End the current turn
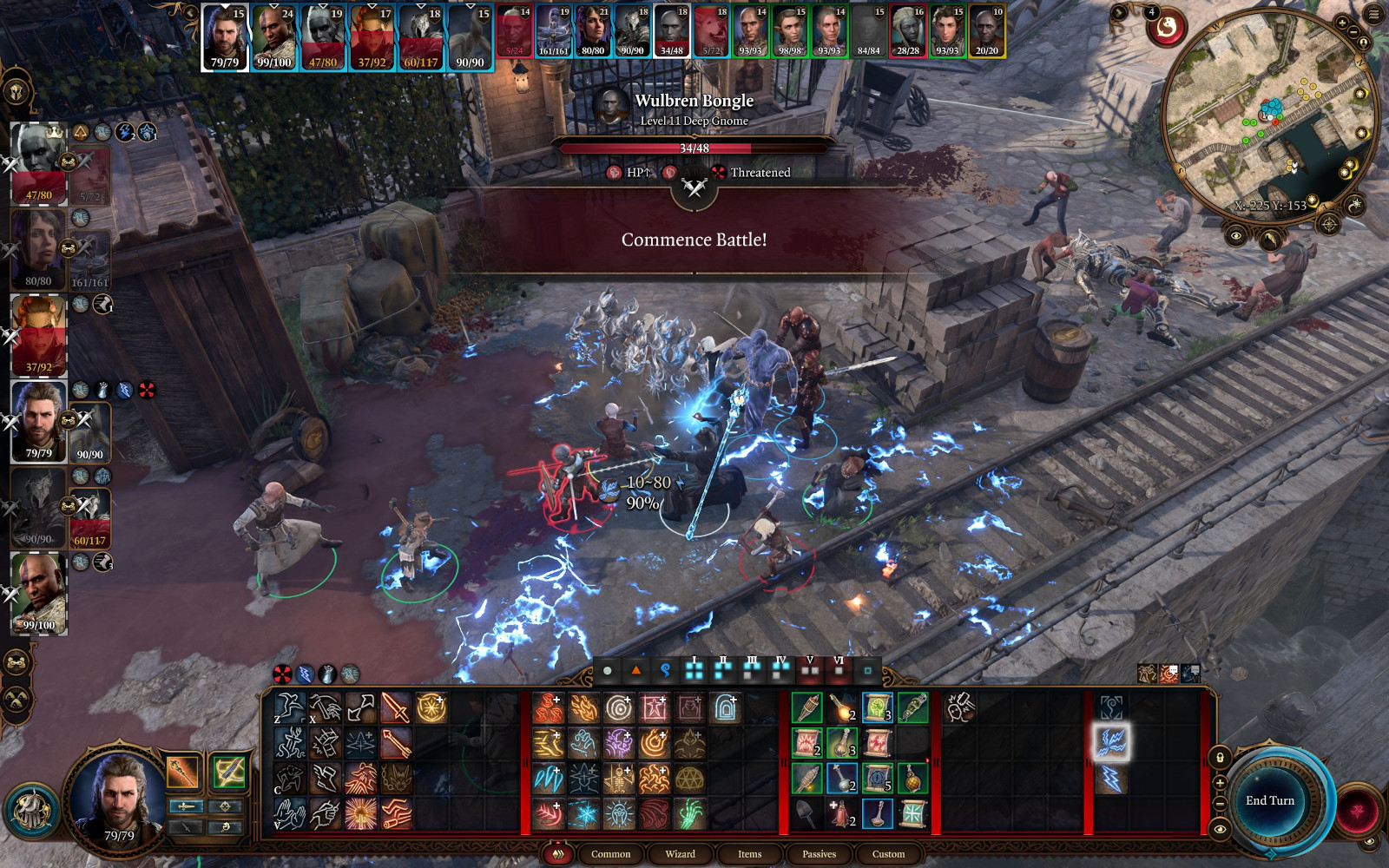Viewport: 1389px width, 868px height. 1269,800
